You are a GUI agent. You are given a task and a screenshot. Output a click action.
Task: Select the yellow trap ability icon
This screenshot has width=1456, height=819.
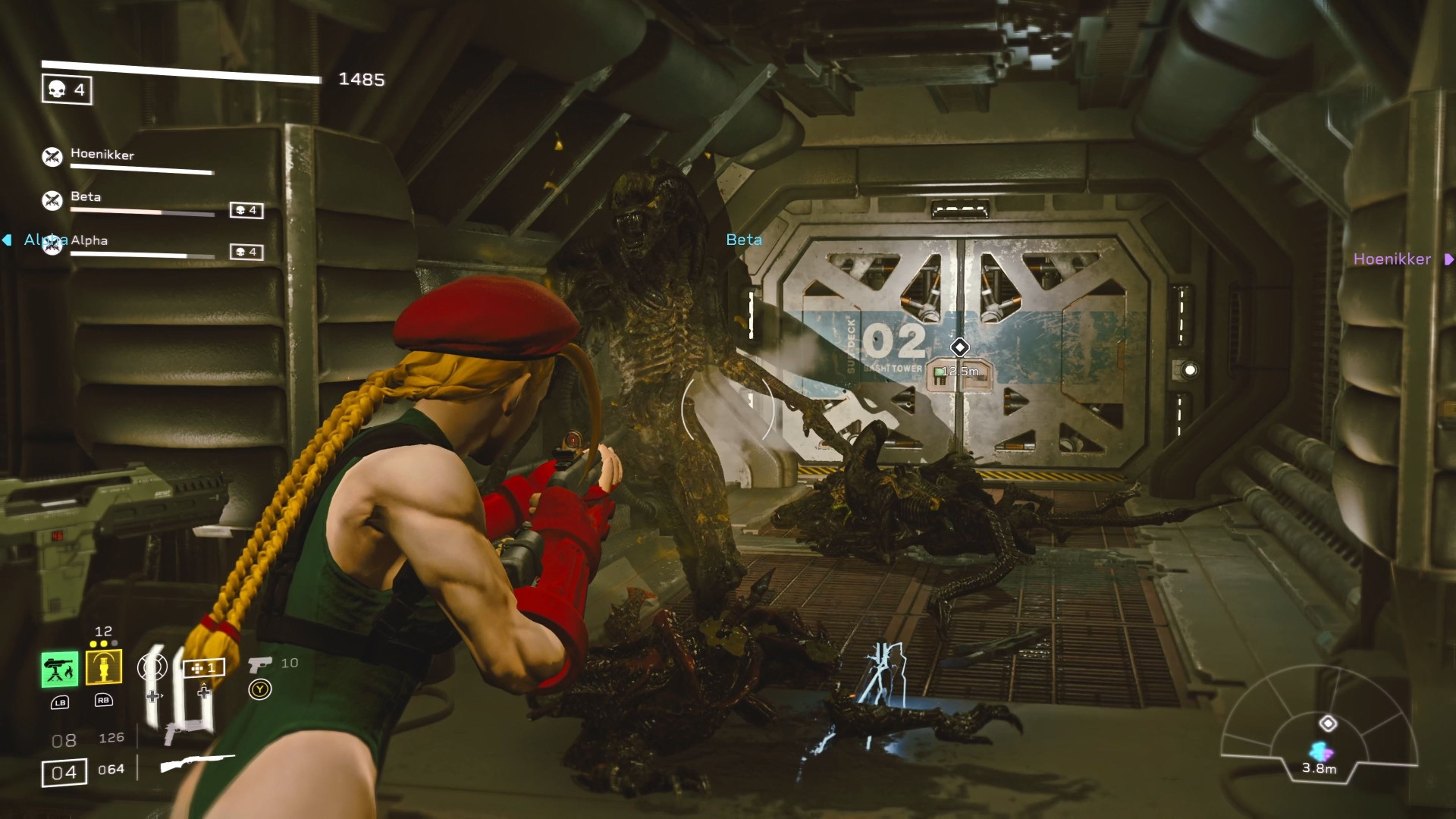(x=104, y=667)
